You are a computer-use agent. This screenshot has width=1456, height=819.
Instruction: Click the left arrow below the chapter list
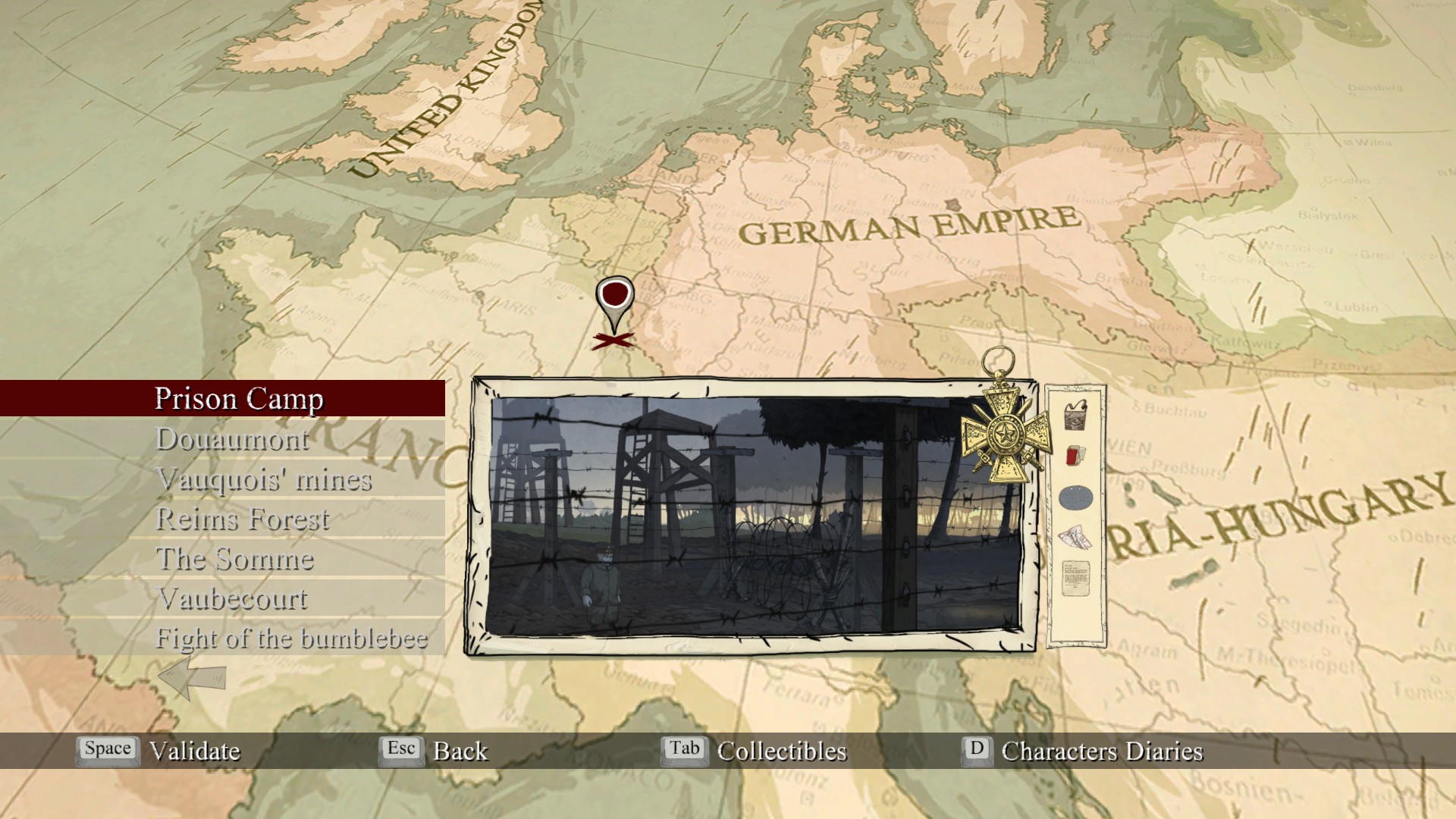192,677
